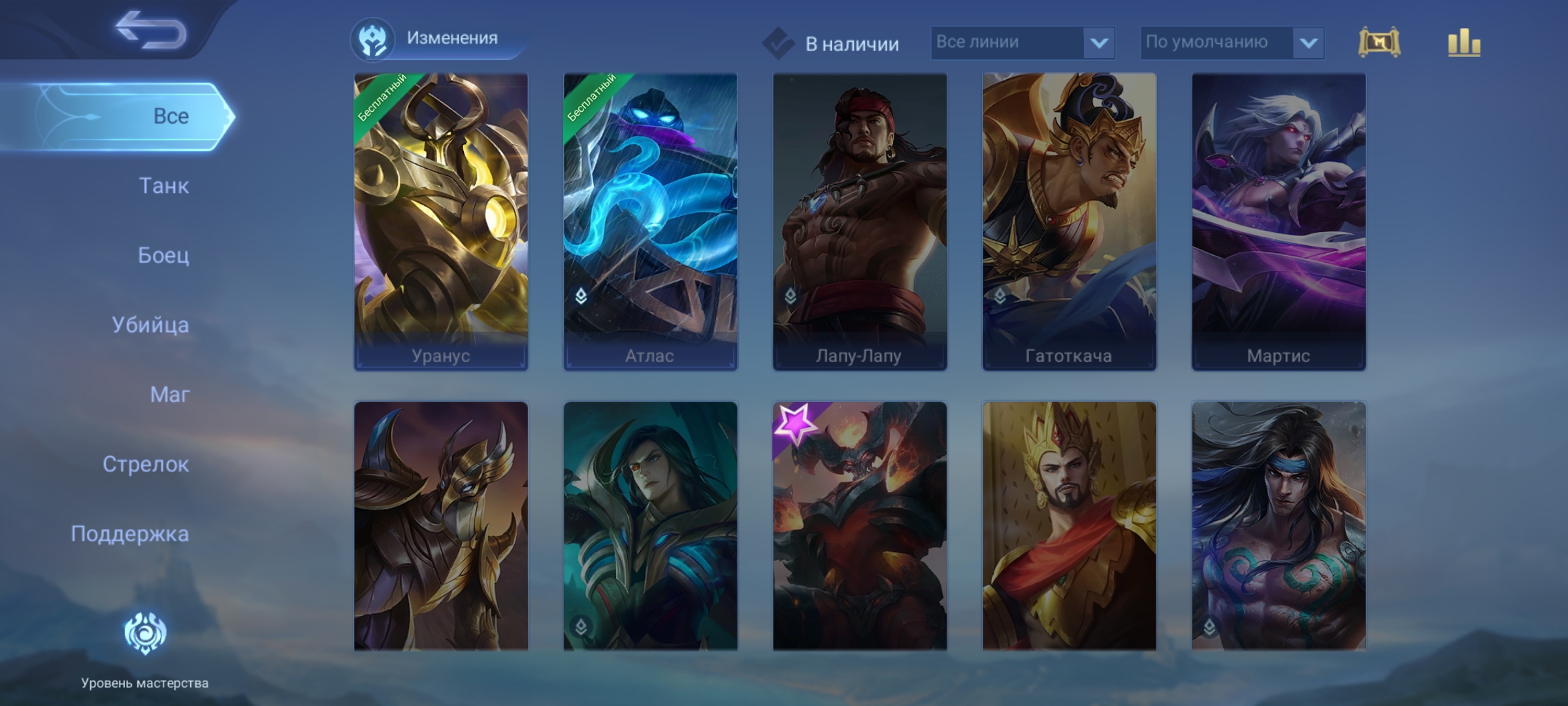Open the golden scroll icon
Screen dimensions: 1568x706
1379,42
